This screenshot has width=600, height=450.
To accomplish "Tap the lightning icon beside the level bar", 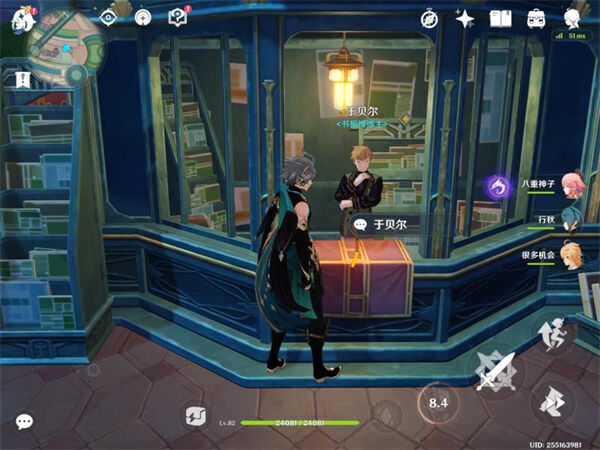I will tap(194, 417).
